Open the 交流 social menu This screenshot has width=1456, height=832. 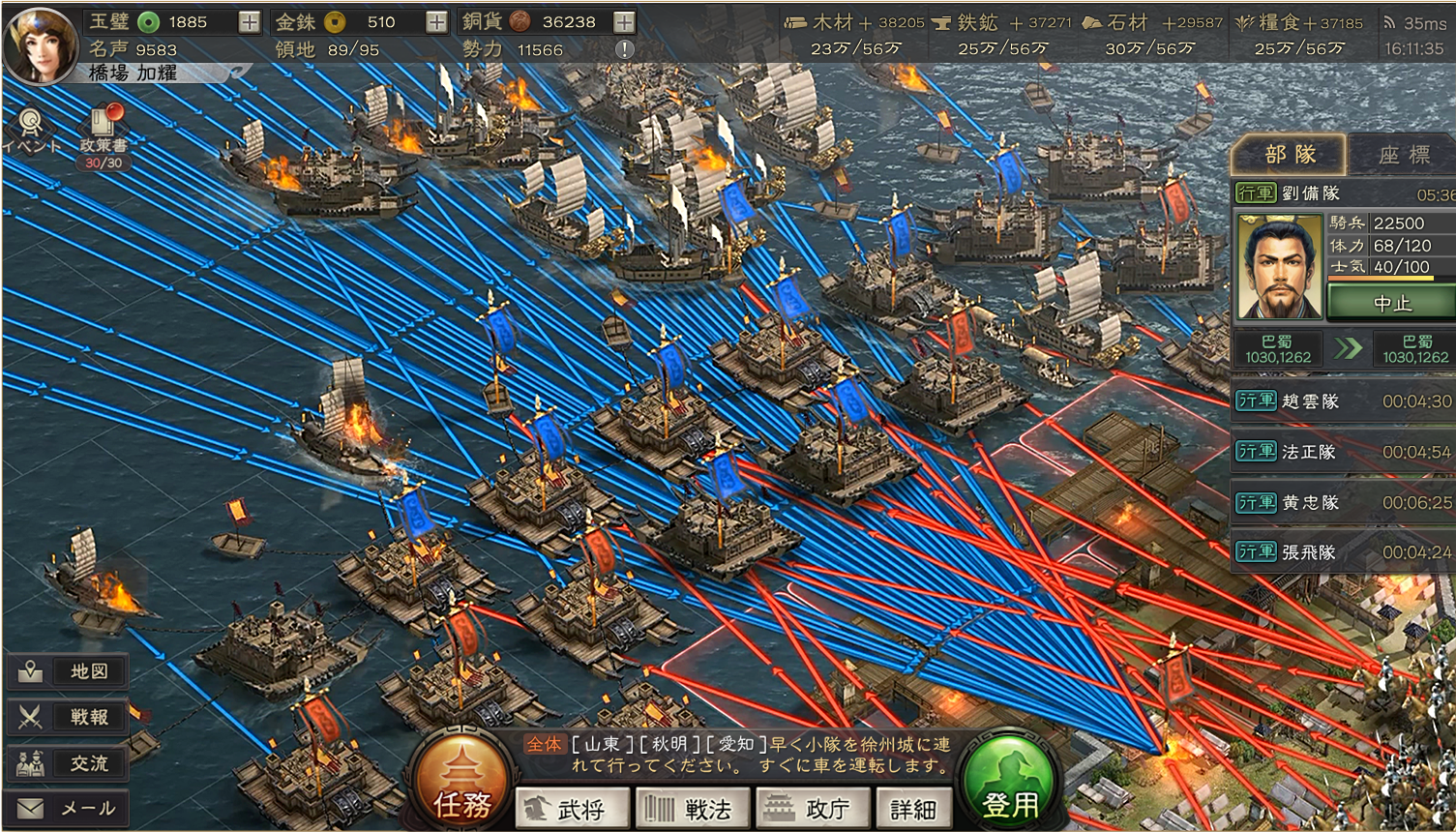[x=69, y=763]
